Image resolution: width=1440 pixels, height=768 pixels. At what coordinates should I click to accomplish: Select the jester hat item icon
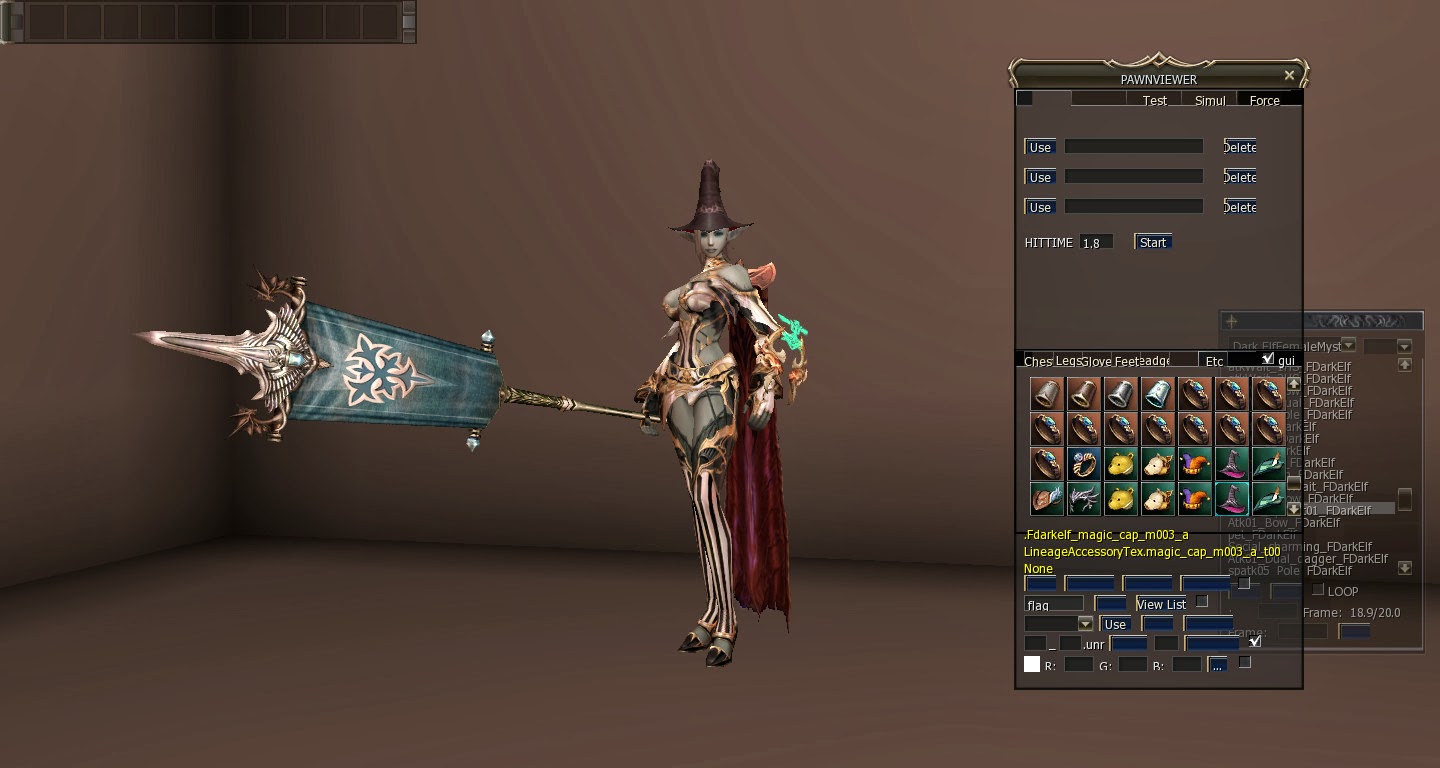1194,464
